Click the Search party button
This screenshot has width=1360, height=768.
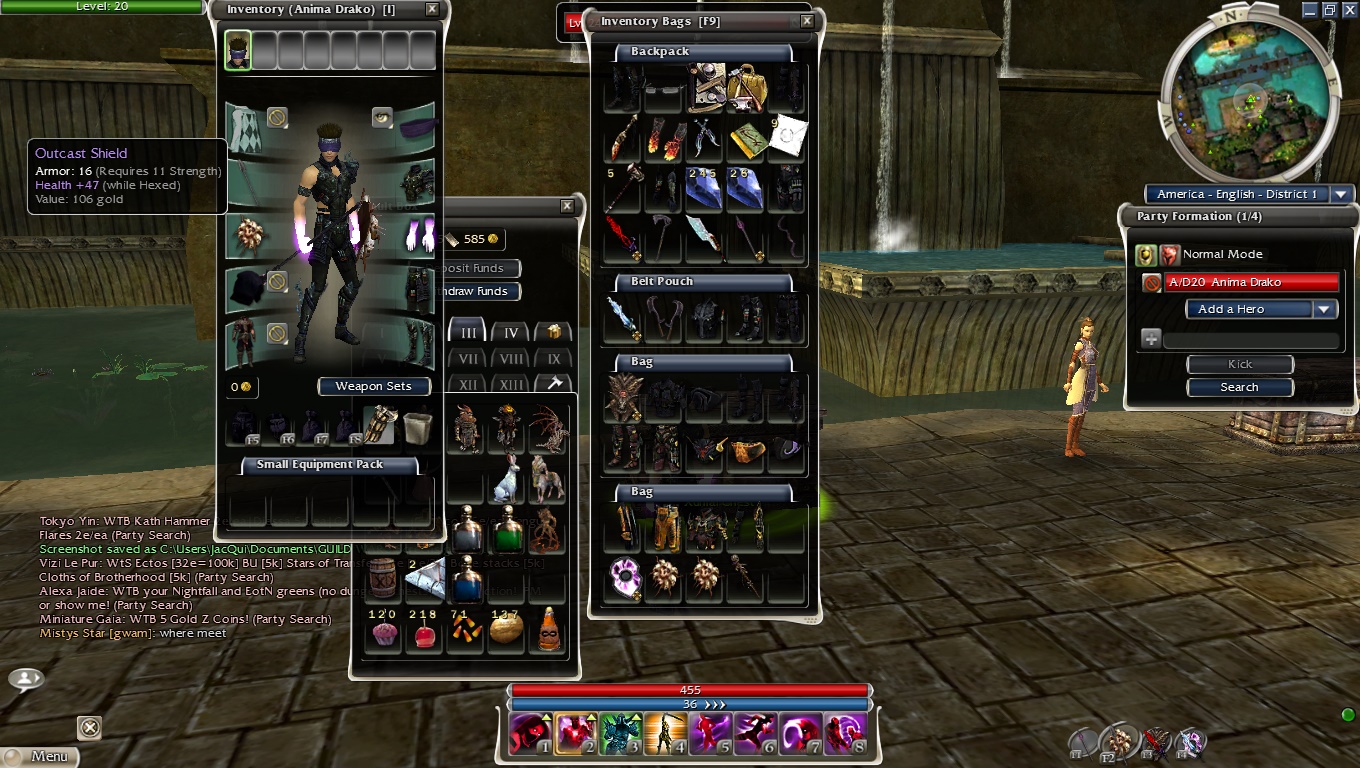[x=1239, y=387]
